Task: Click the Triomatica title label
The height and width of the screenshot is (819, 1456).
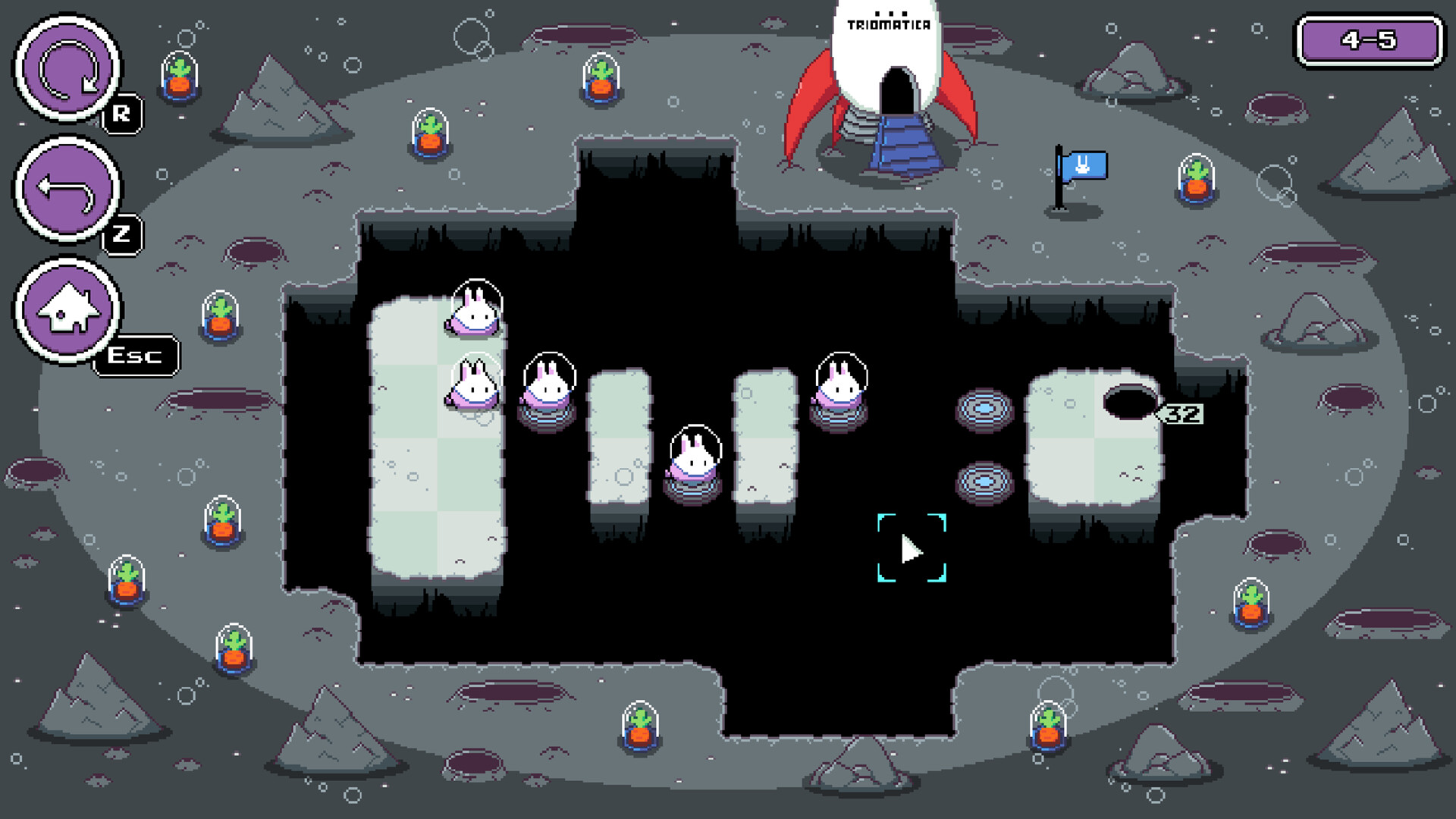Action: click(x=889, y=24)
